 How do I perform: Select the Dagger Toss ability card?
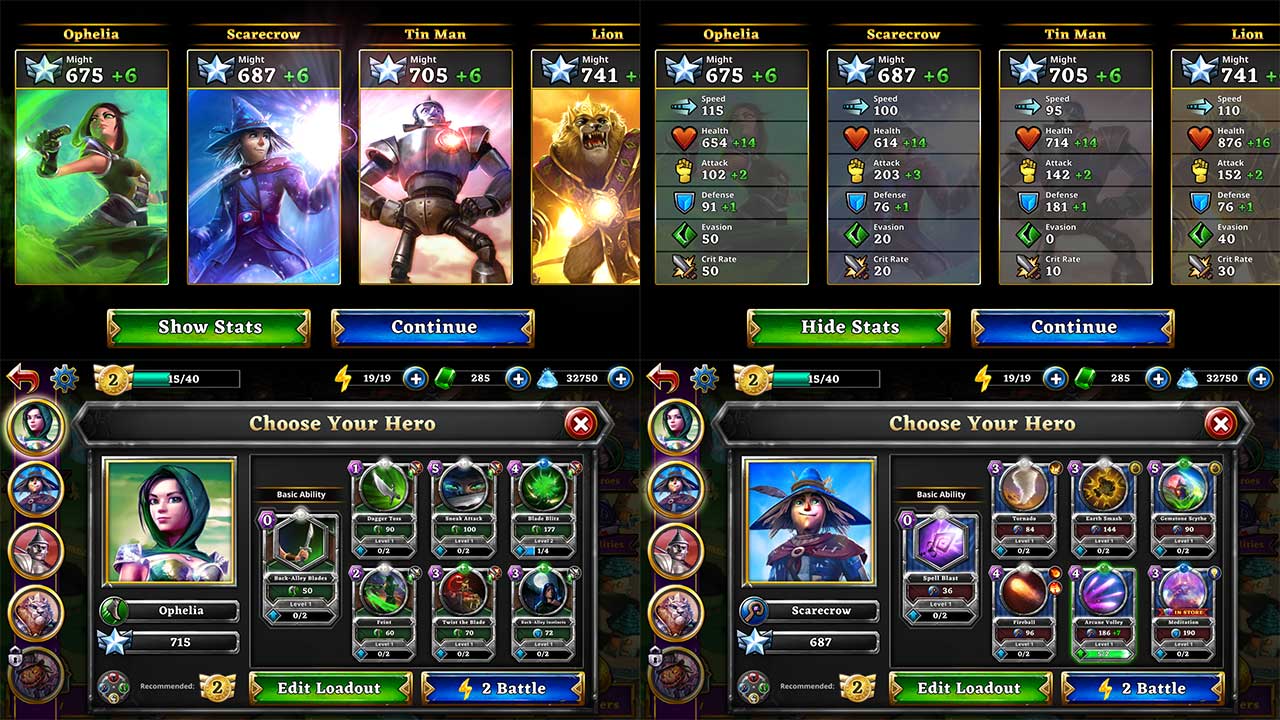383,506
